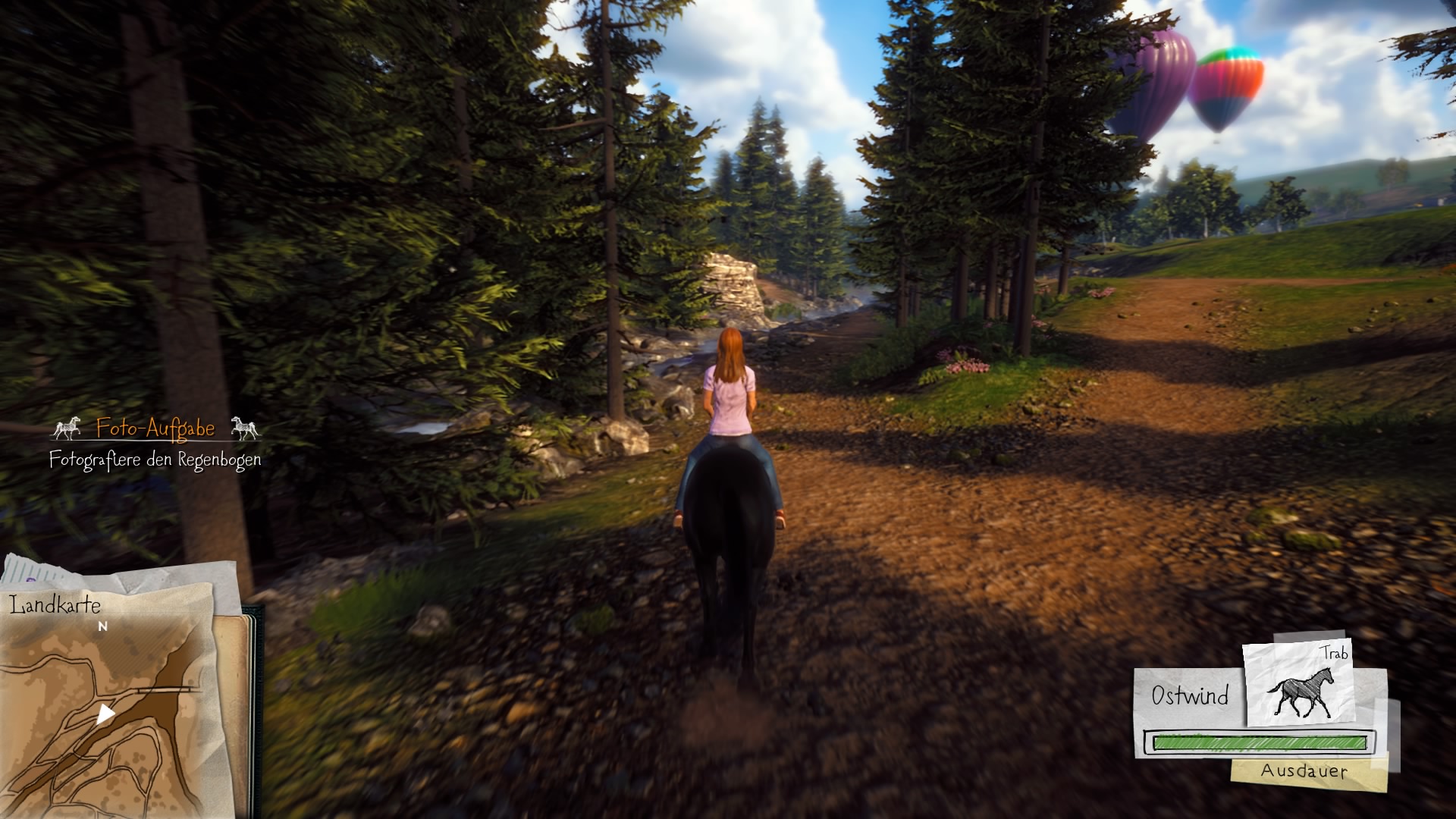
Task: Select the Ostwind horse name label
Action: click(x=1189, y=695)
